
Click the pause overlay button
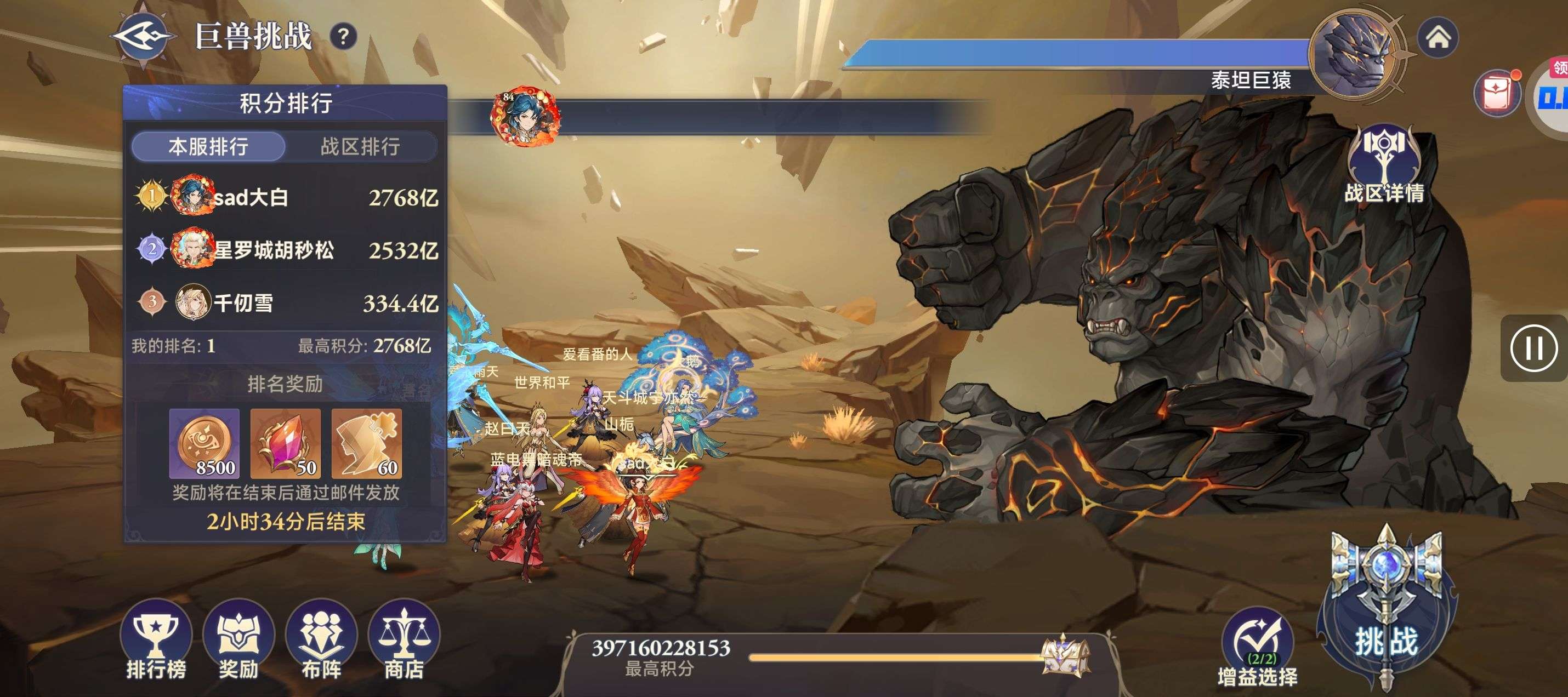coord(1534,348)
